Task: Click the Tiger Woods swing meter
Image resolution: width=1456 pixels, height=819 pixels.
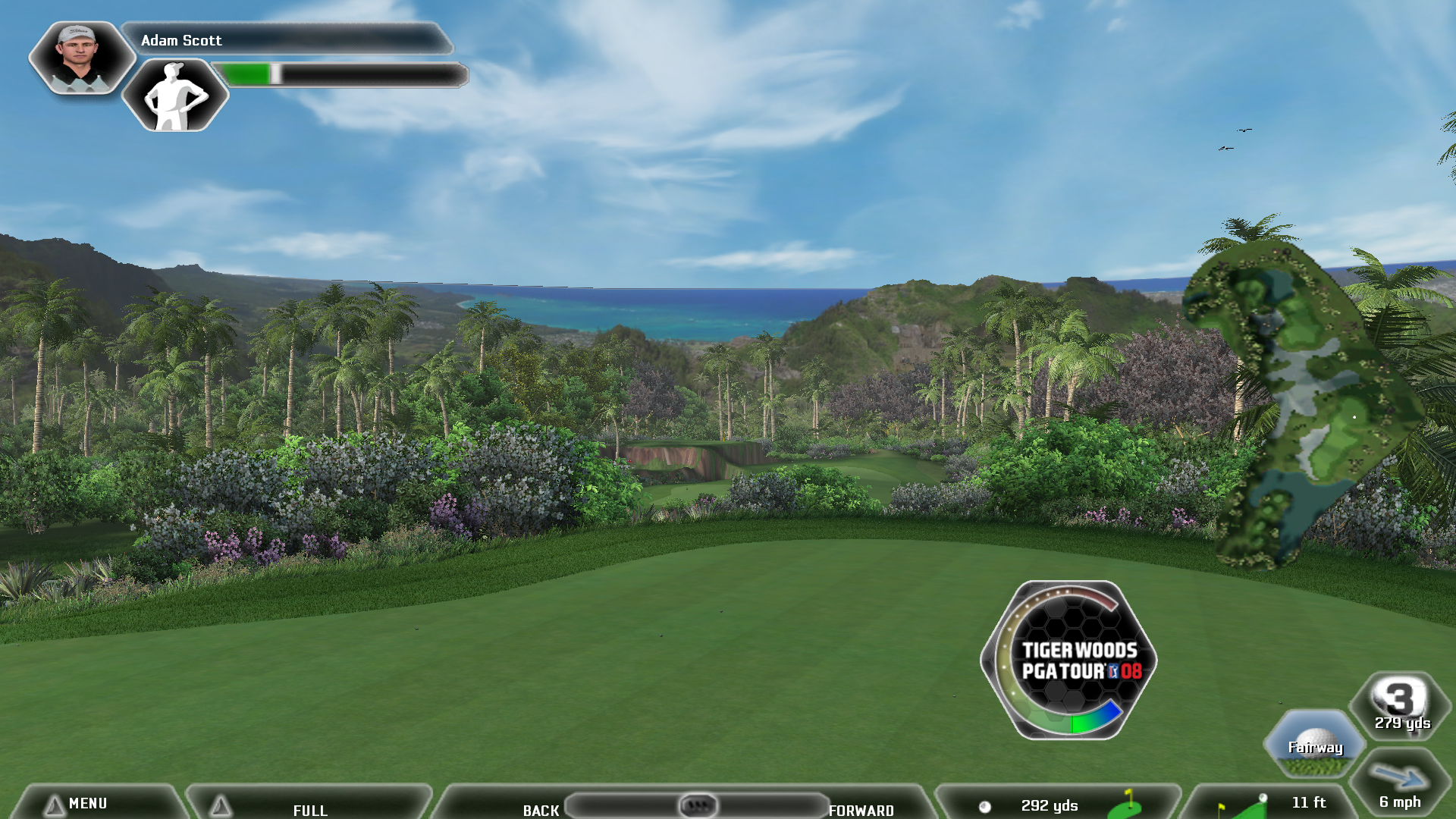Action: (1069, 660)
